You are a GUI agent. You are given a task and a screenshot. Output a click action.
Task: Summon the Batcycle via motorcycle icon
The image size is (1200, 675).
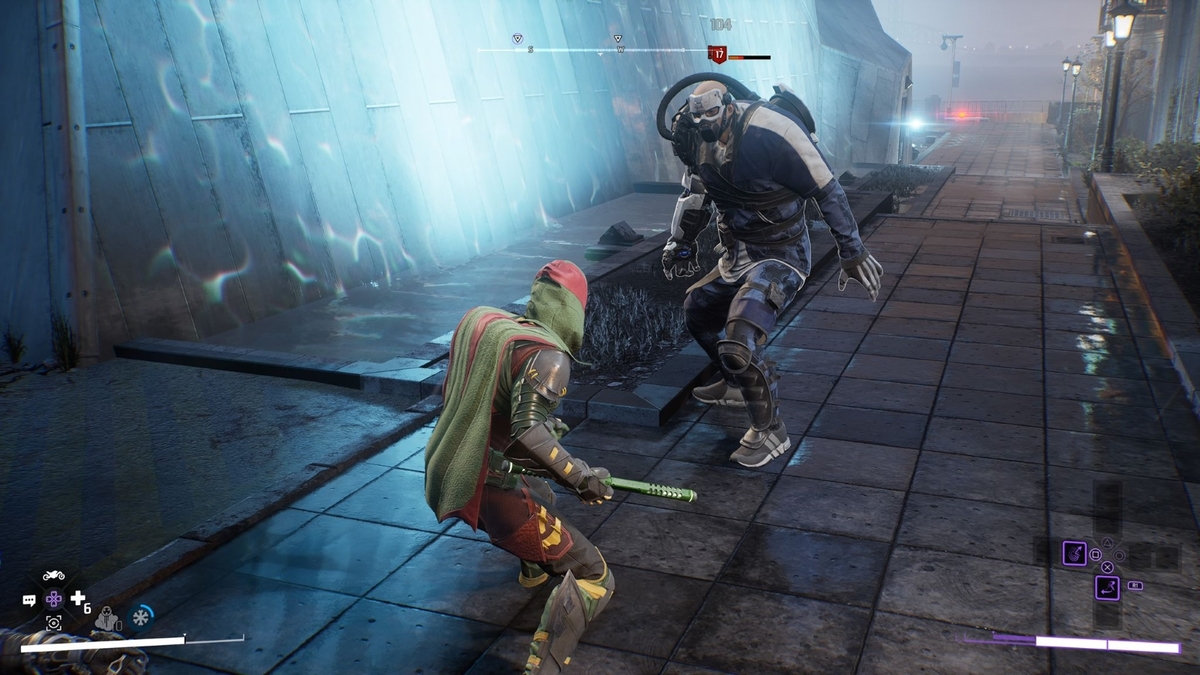click(x=54, y=575)
